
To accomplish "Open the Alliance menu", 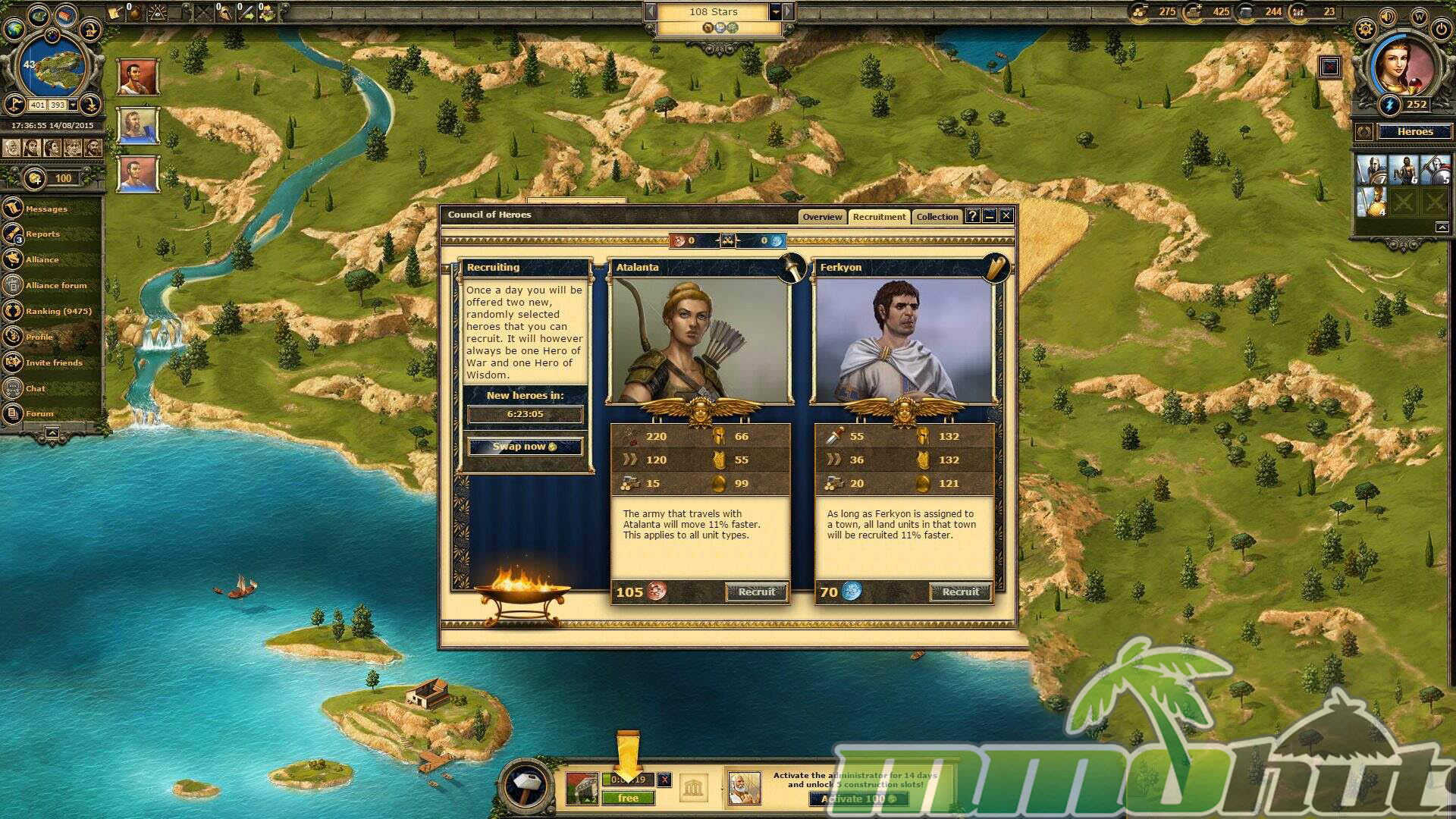I will coord(42,260).
